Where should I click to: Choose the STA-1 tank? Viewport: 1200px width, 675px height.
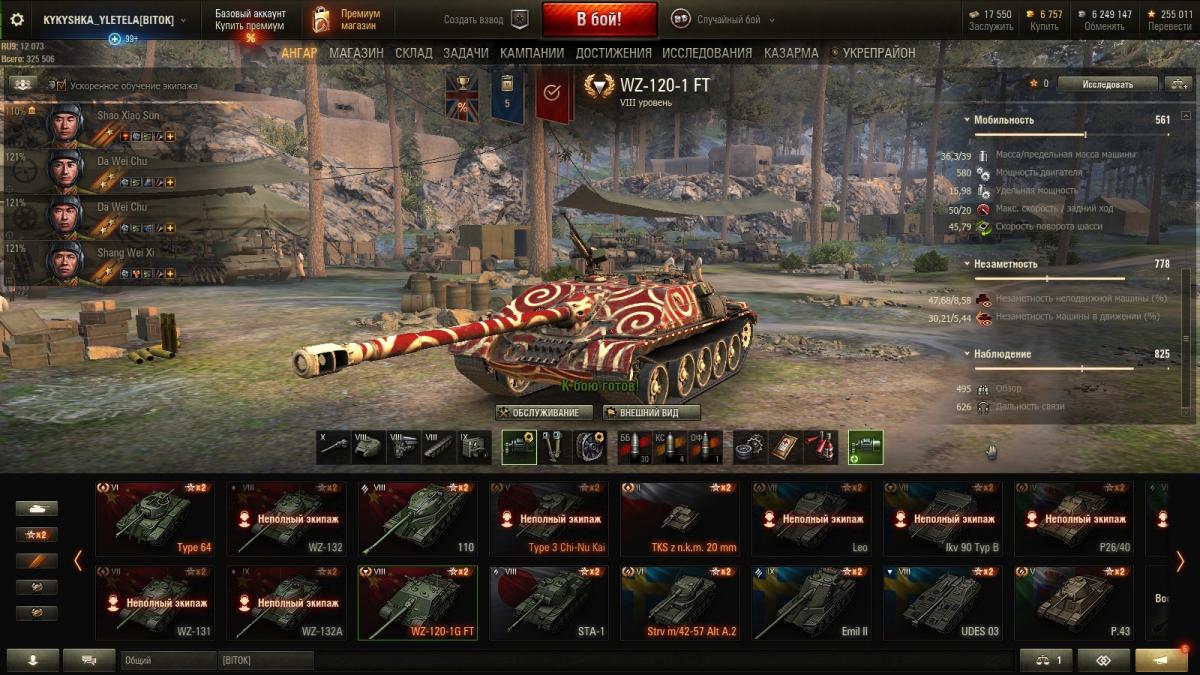pos(549,602)
